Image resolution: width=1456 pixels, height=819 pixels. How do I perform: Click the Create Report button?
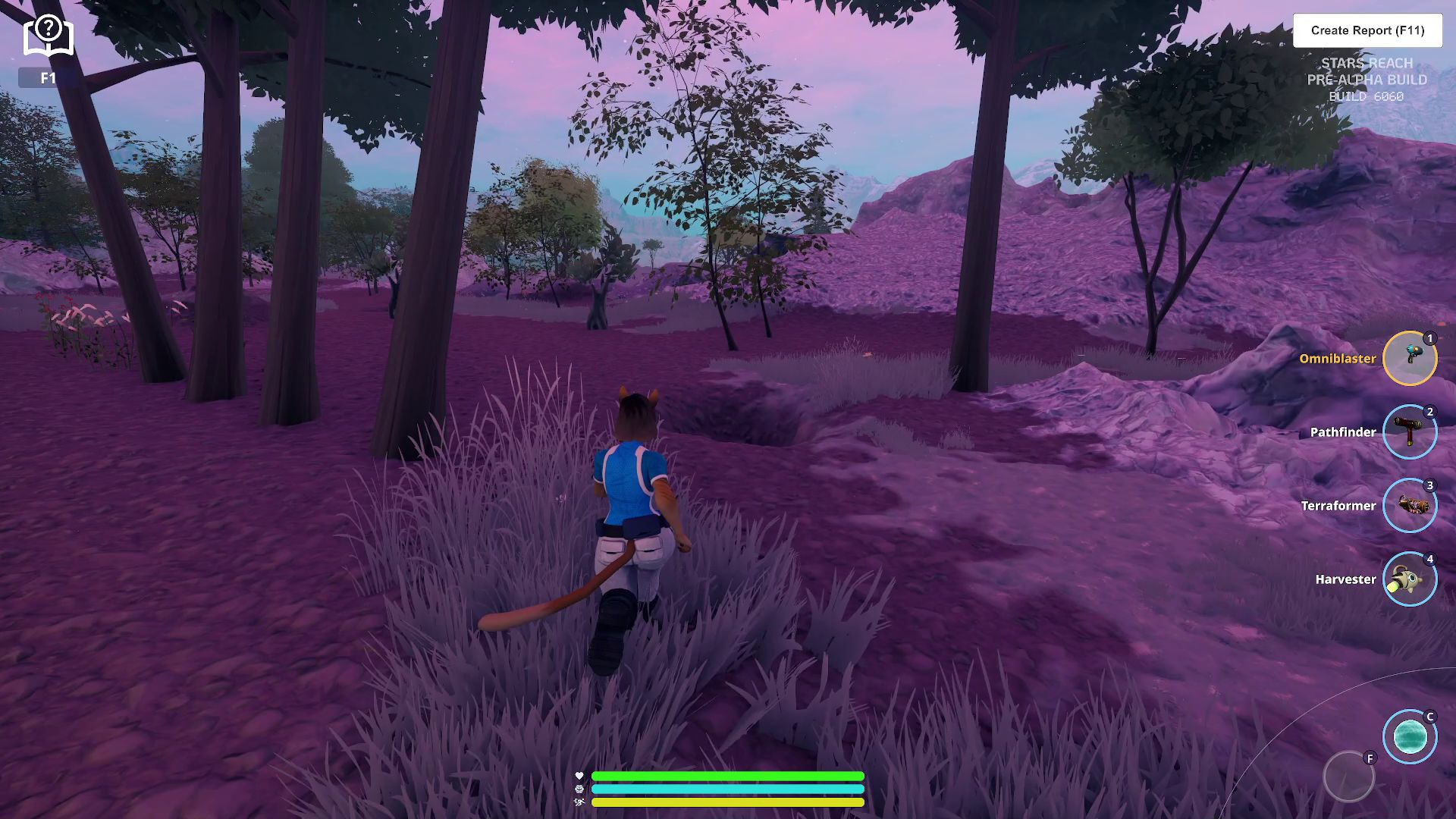(1367, 30)
